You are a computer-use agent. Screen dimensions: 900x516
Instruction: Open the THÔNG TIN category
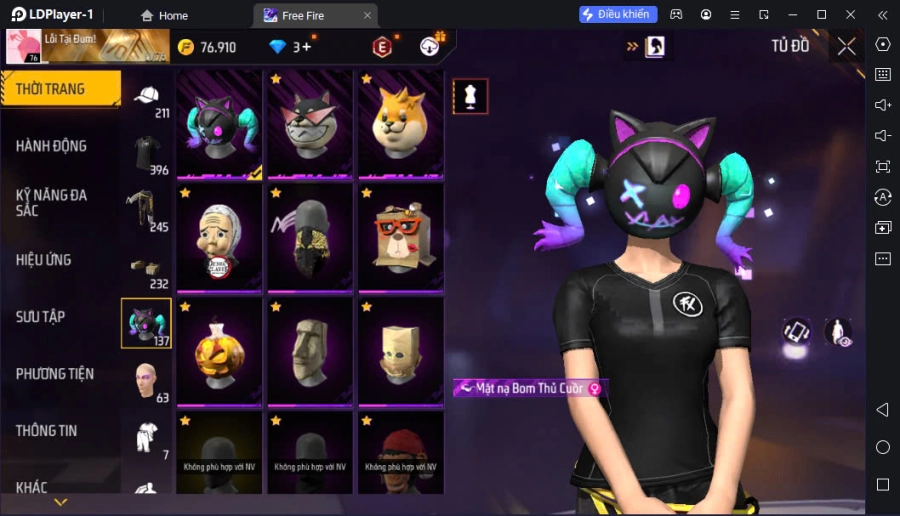coord(47,431)
